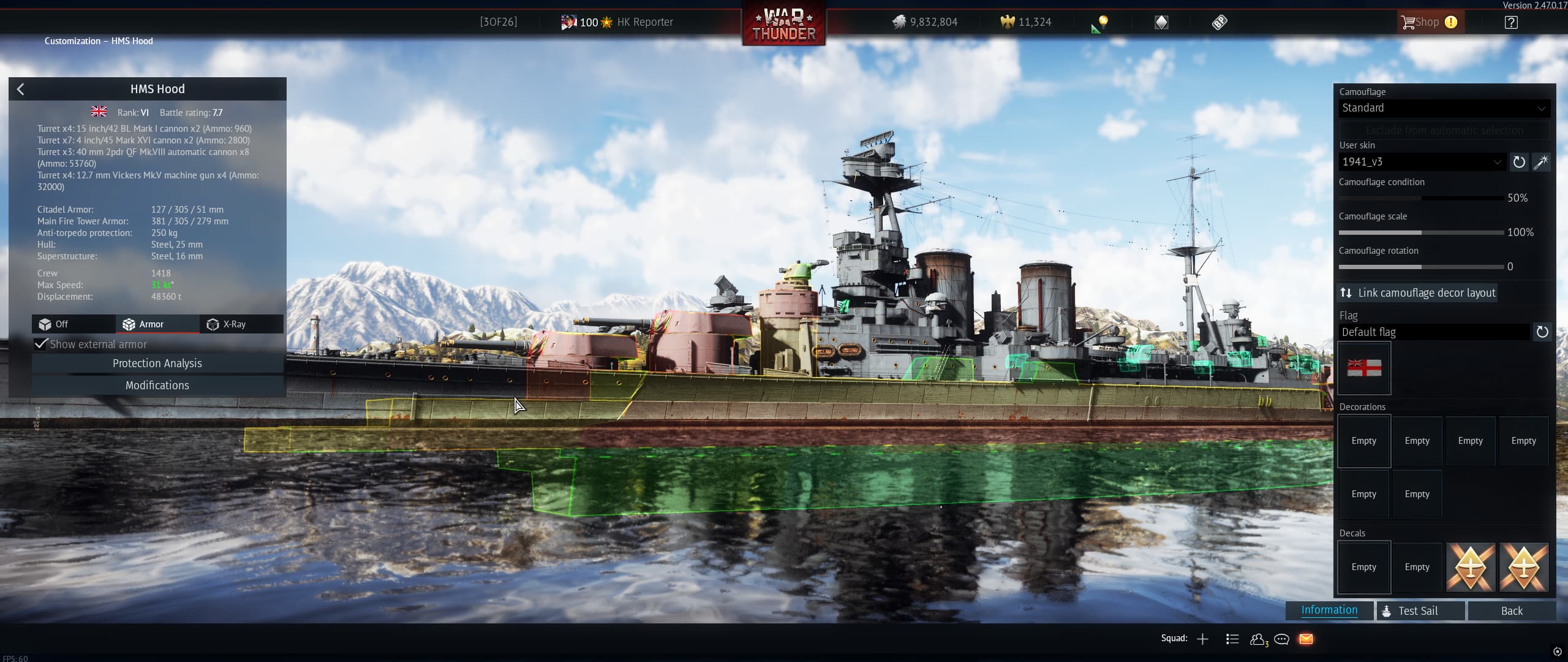Open Protection Analysis
1568x662 pixels.
click(157, 363)
